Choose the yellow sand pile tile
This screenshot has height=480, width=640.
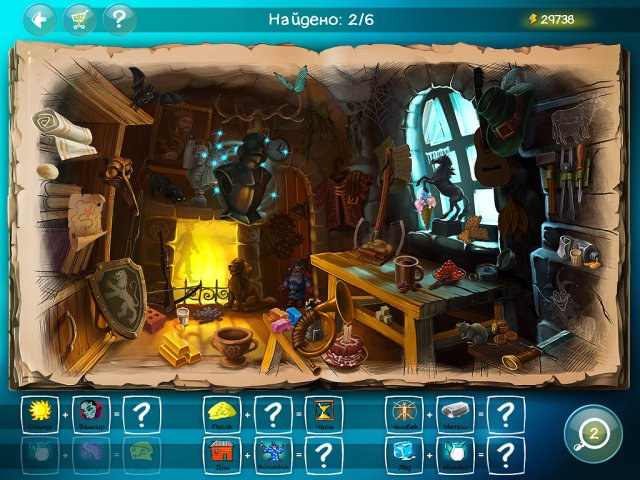tap(221, 412)
